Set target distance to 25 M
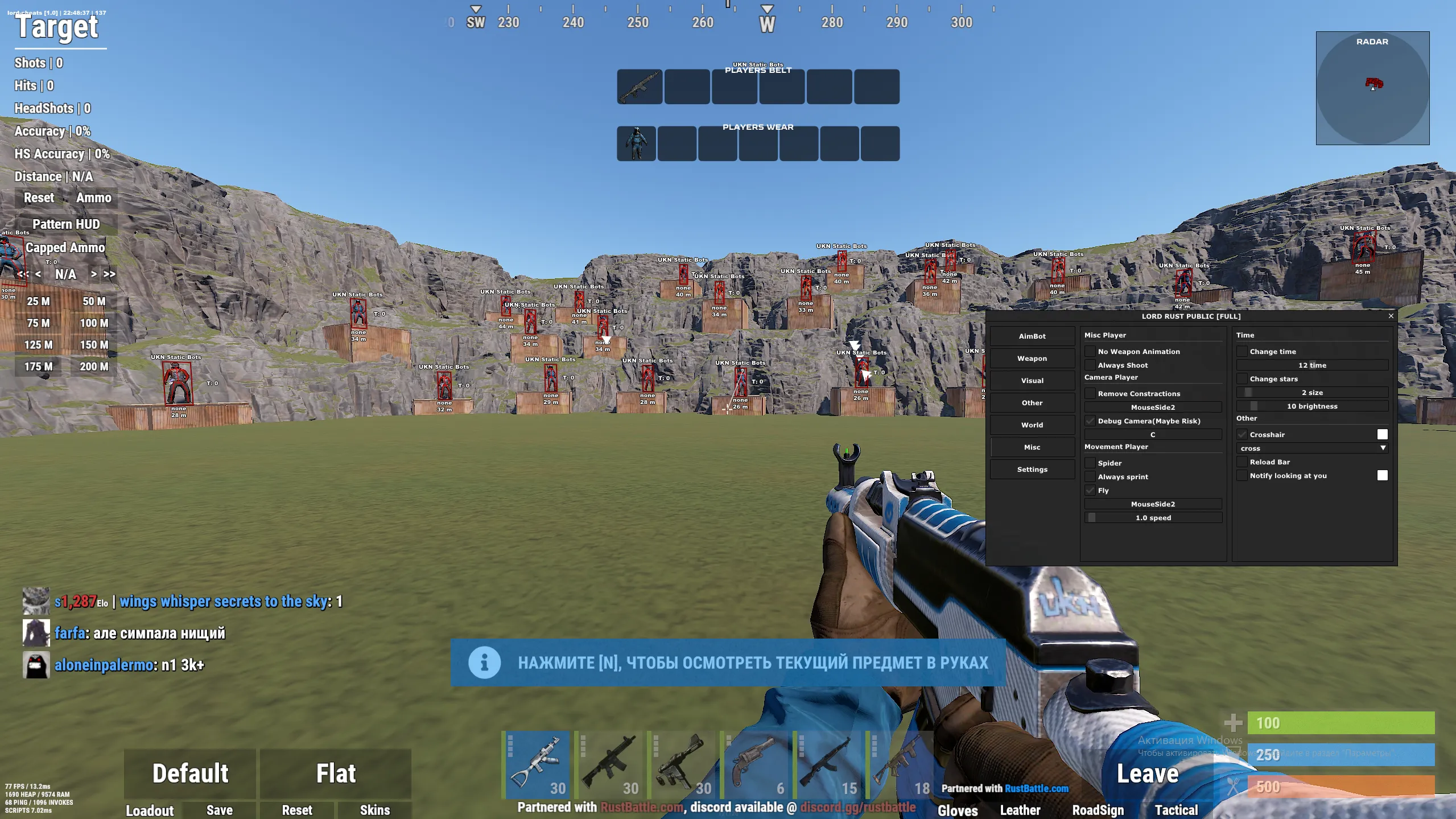 tap(38, 301)
